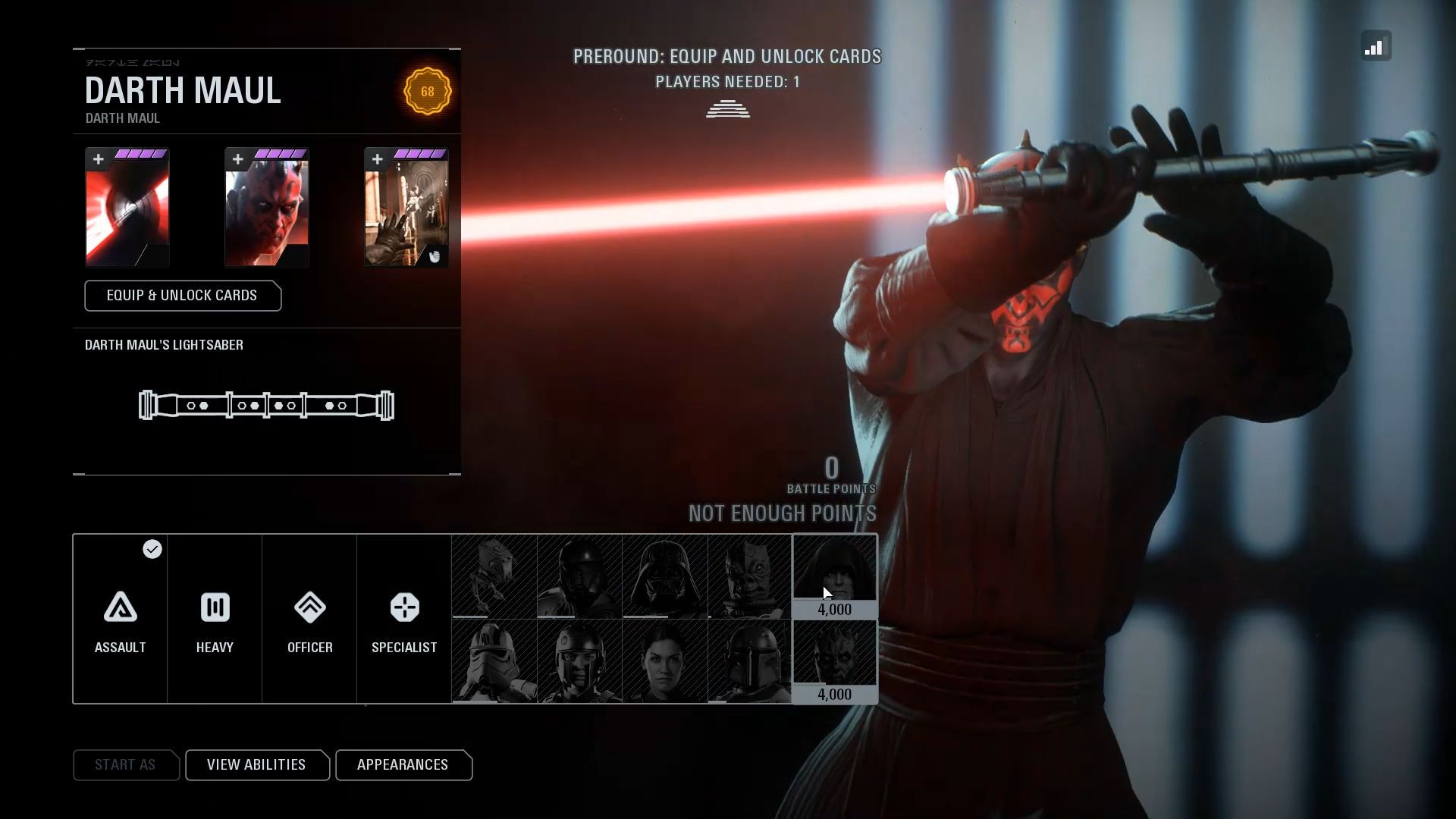The height and width of the screenshot is (819, 1456).
Task: Choose the Heavy class
Action: [215, 619]
